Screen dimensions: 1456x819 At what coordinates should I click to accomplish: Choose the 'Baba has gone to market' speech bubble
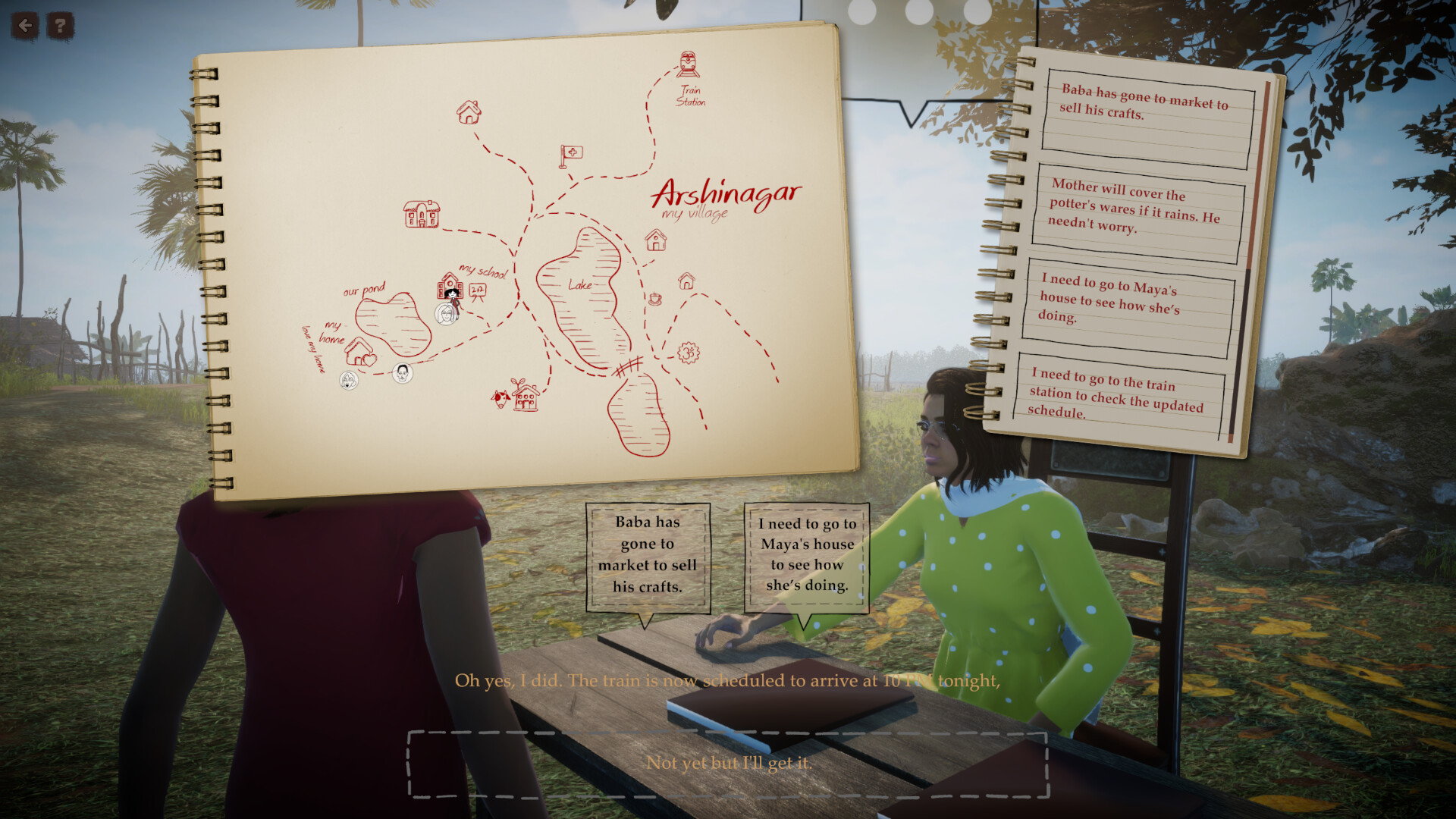pos(648,556)
